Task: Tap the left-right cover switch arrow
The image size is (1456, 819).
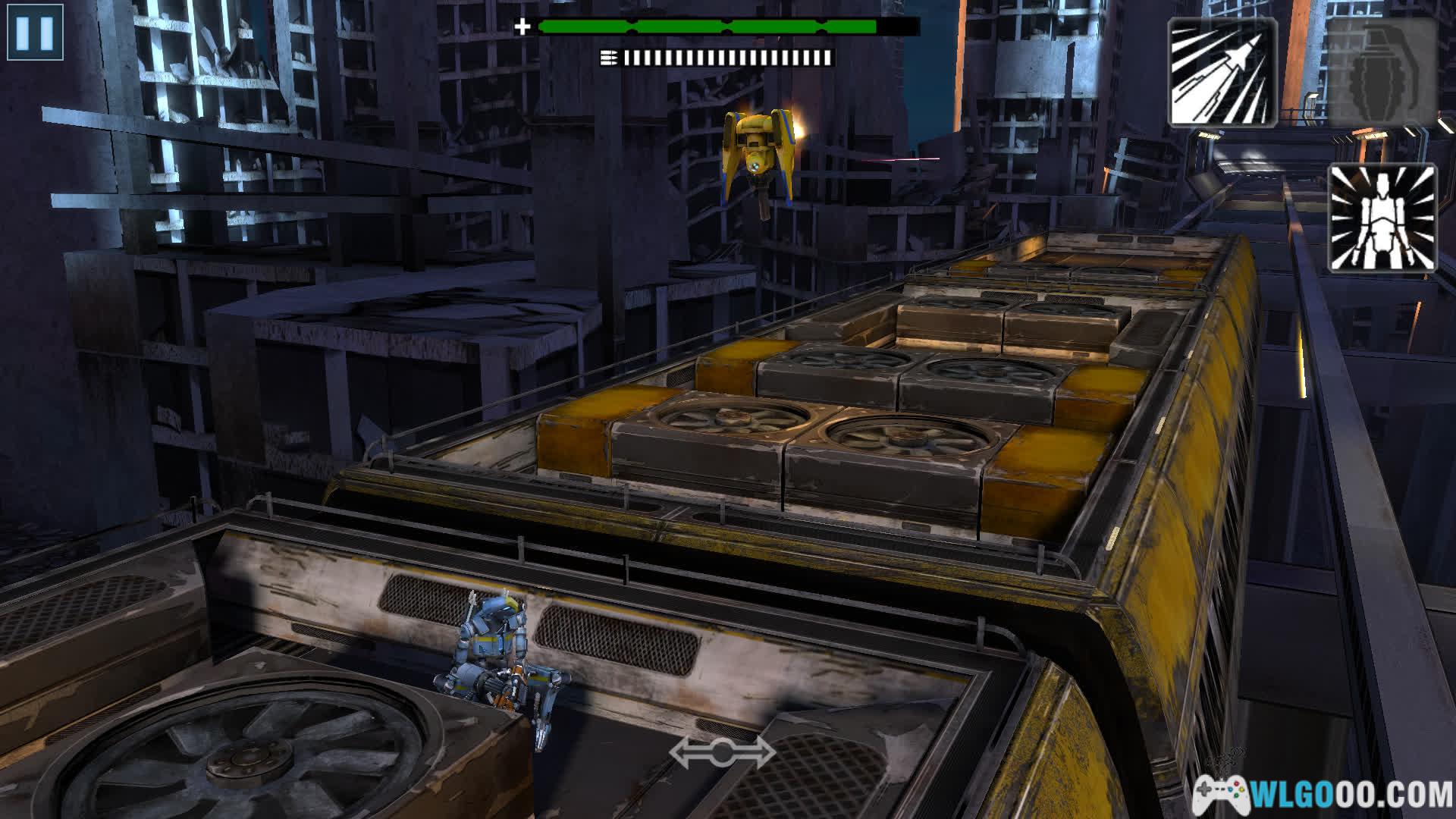Action: pyautogui.click(x=721, y=752)
